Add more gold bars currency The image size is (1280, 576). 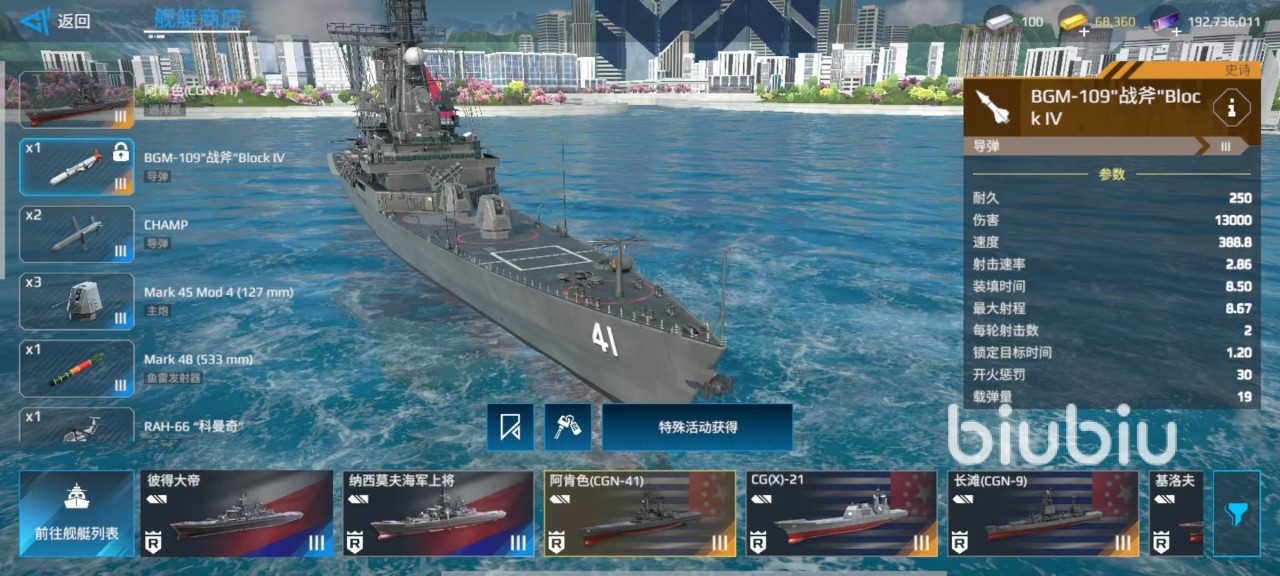point(1084,32)
